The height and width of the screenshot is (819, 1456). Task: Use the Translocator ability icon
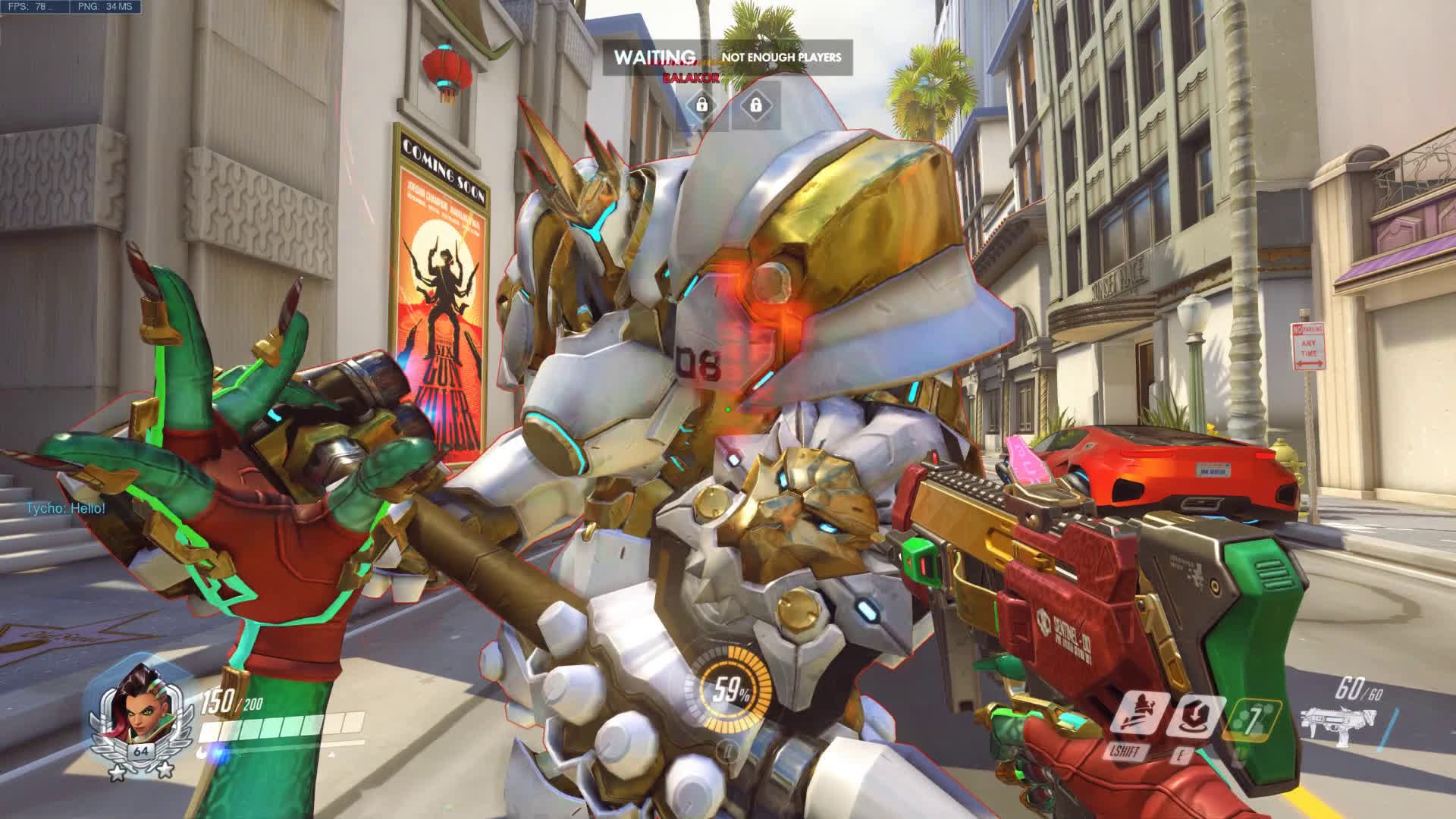pos(1193,717)
